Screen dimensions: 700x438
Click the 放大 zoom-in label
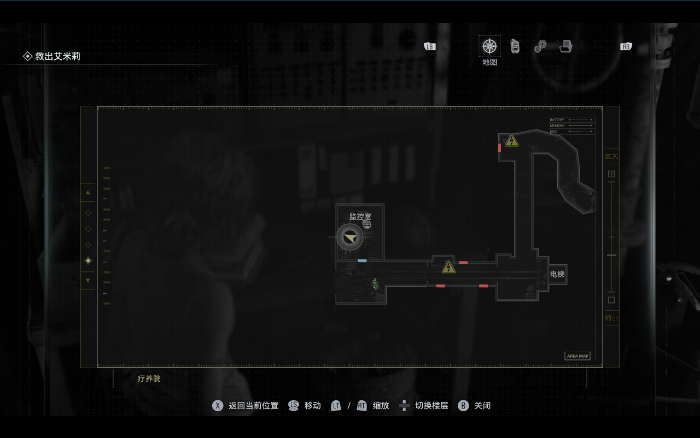coord(611,157)
